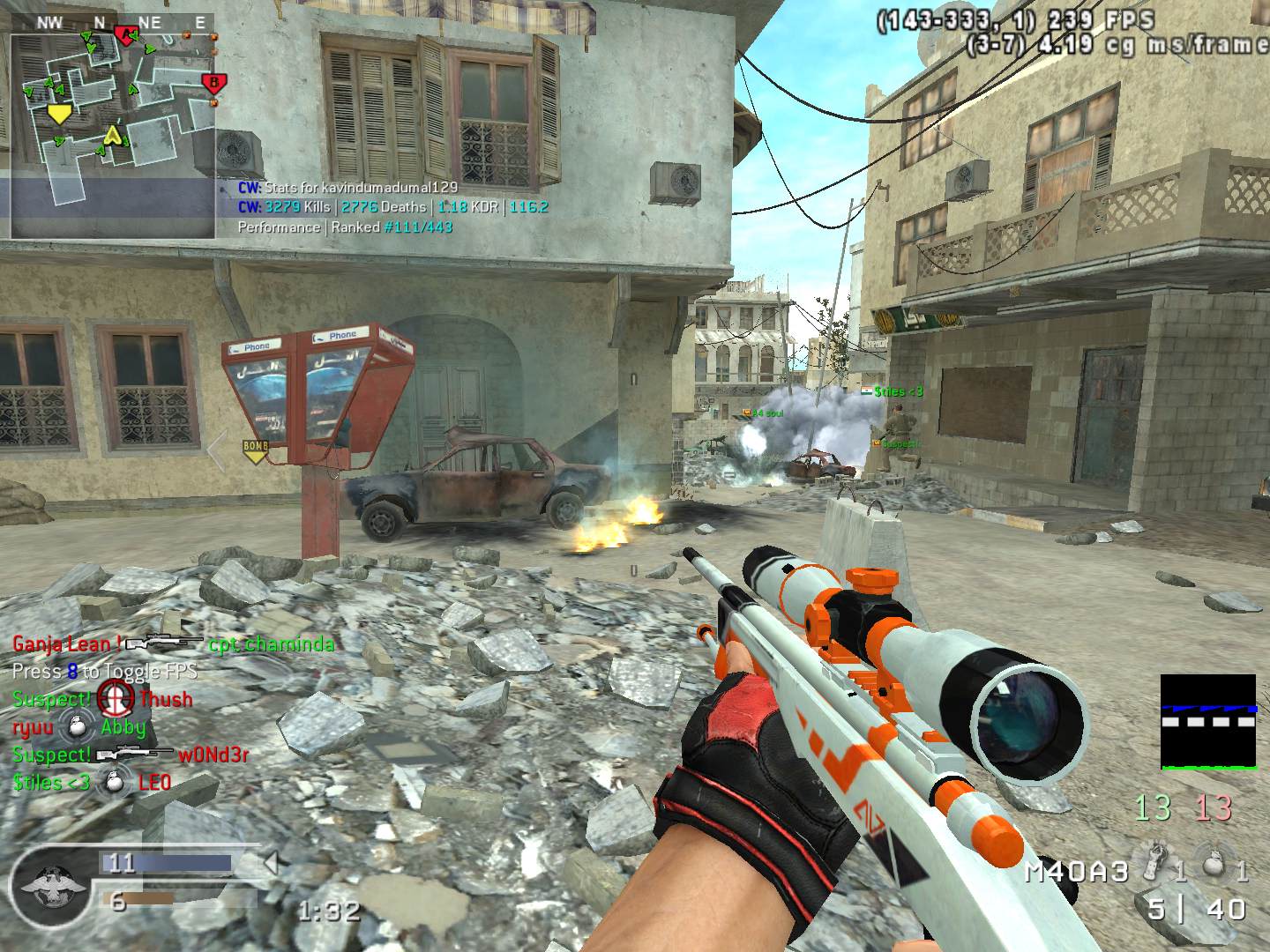1270x952 pixels.
Task: Click the headshot icon in Thush kill entry
Action: click(116, 697)
